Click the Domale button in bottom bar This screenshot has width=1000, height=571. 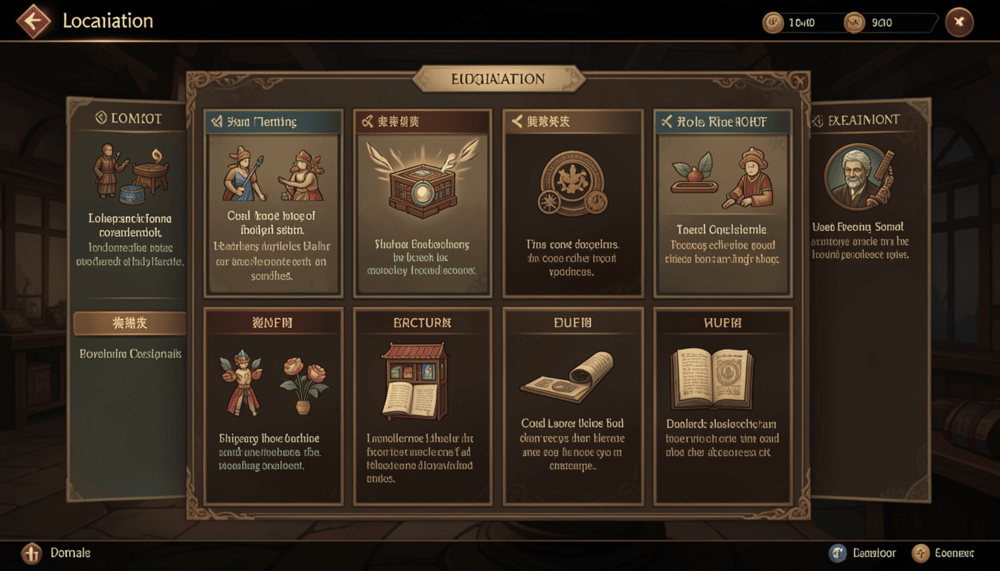58,553
